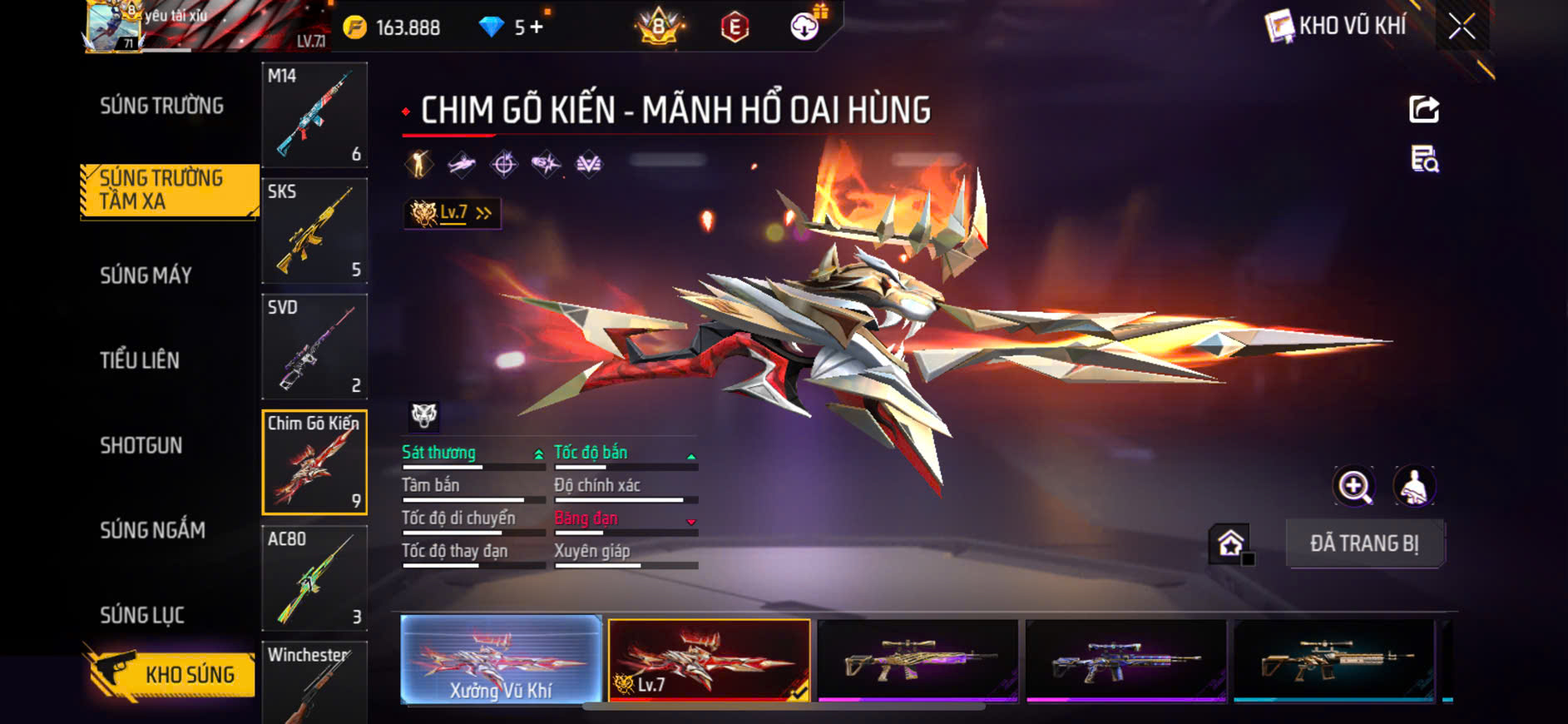Screen dimensions: 1568x724
Task: Zoom in with the magnifier icon
Action: pyautogui.click(x=1354, y=486)
